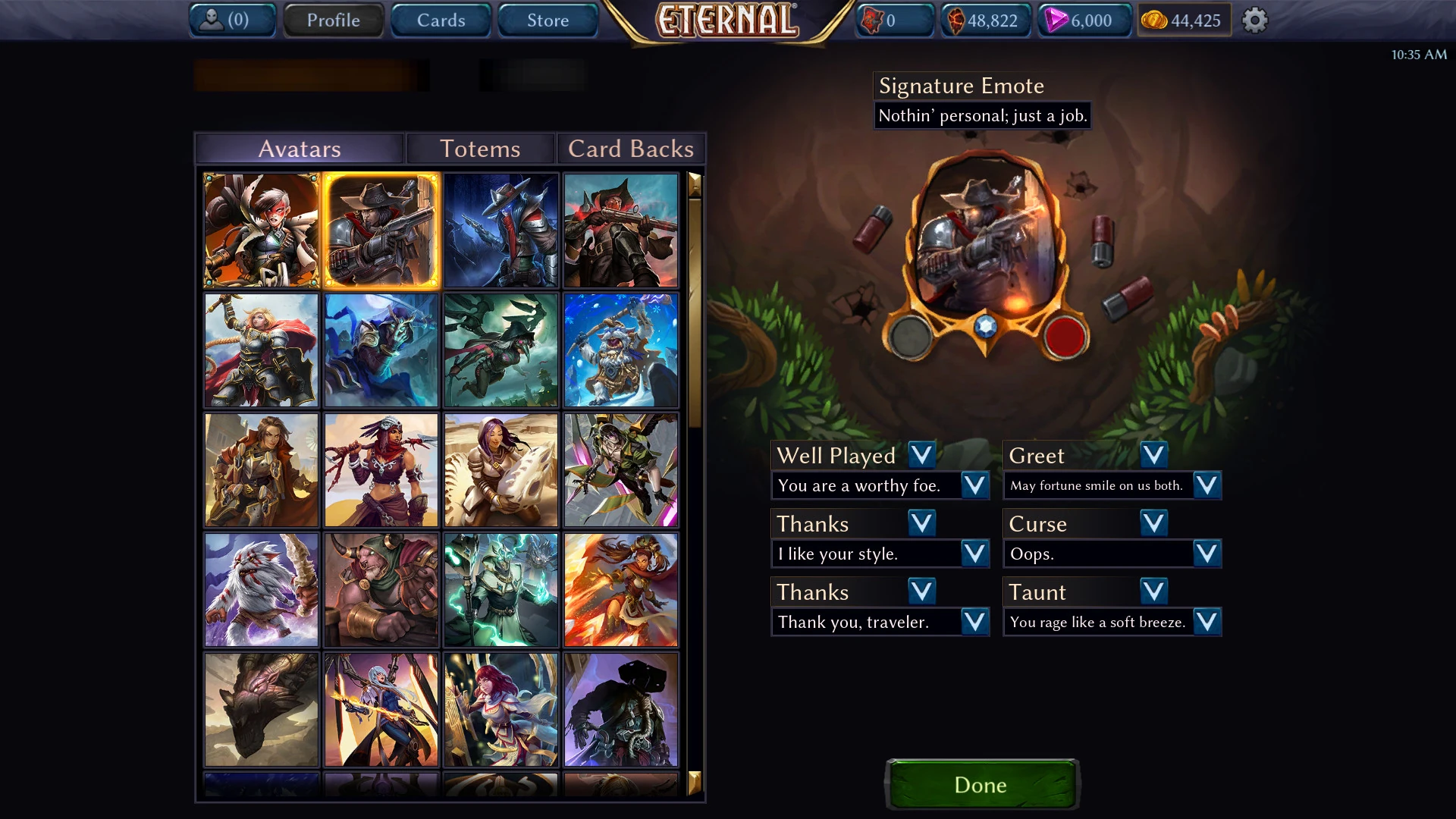
Task: Switch to the Card Backs tab
Action: click(630, 149)
